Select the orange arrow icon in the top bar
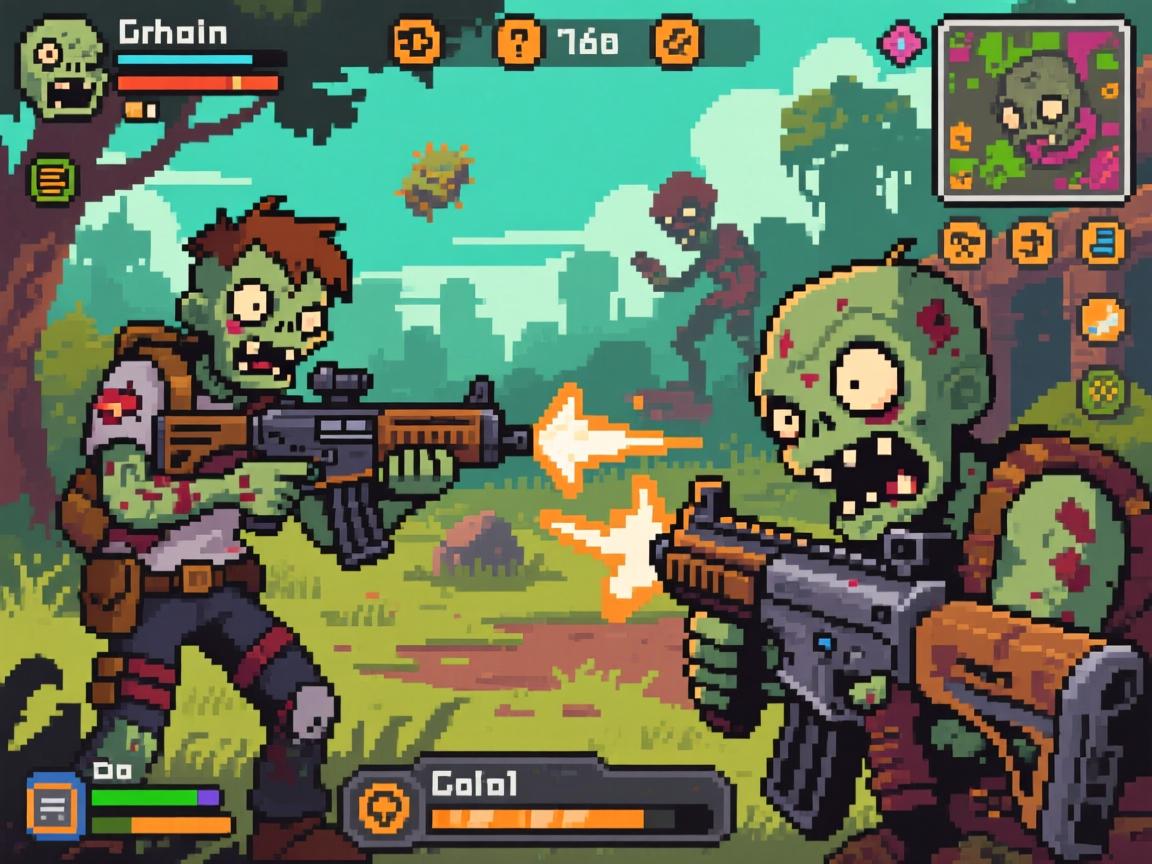1152x864 pixels. pos(413,43)
